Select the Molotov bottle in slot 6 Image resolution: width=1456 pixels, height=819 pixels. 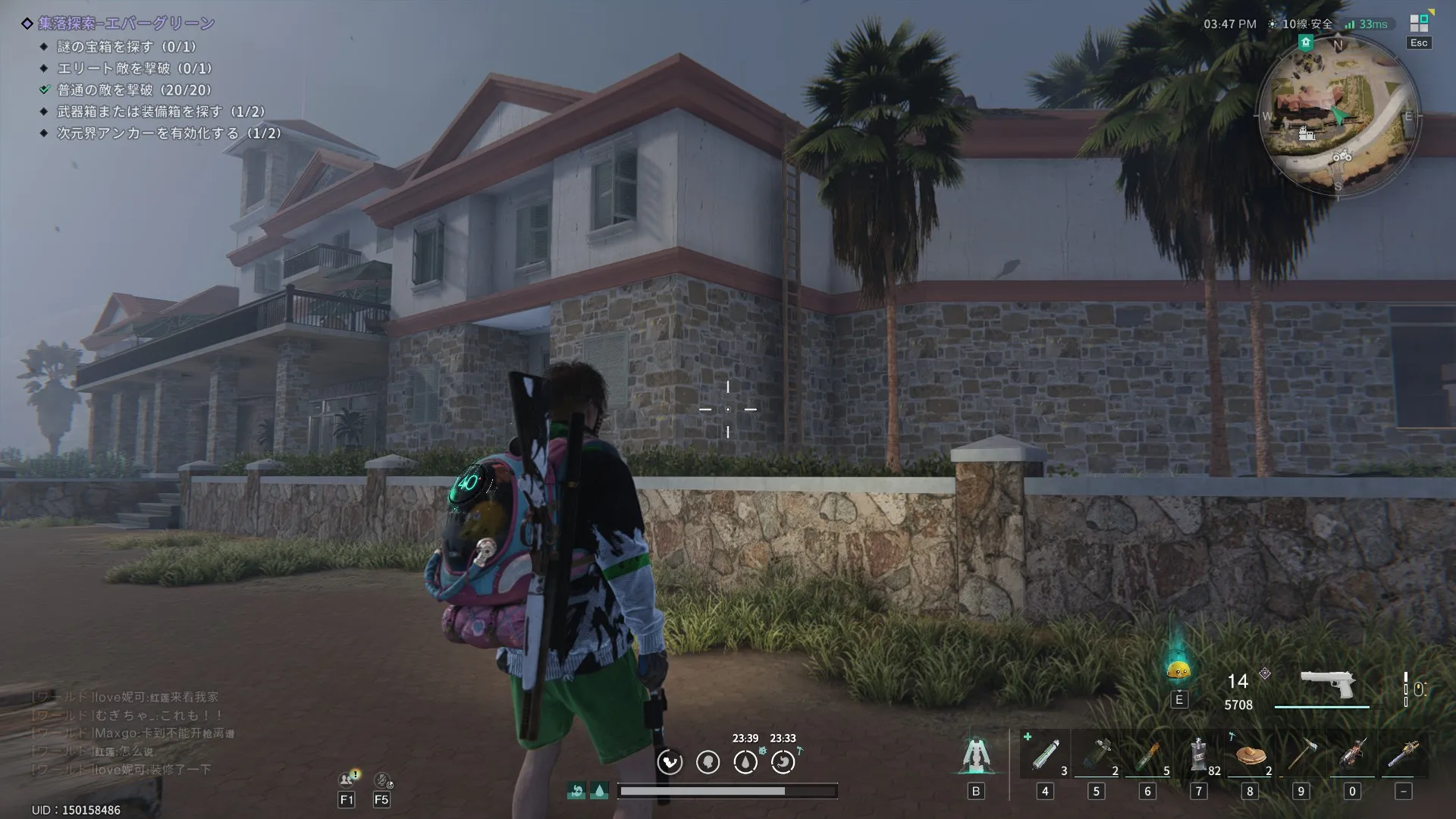pyautogui.click(x=1147, y=755)
